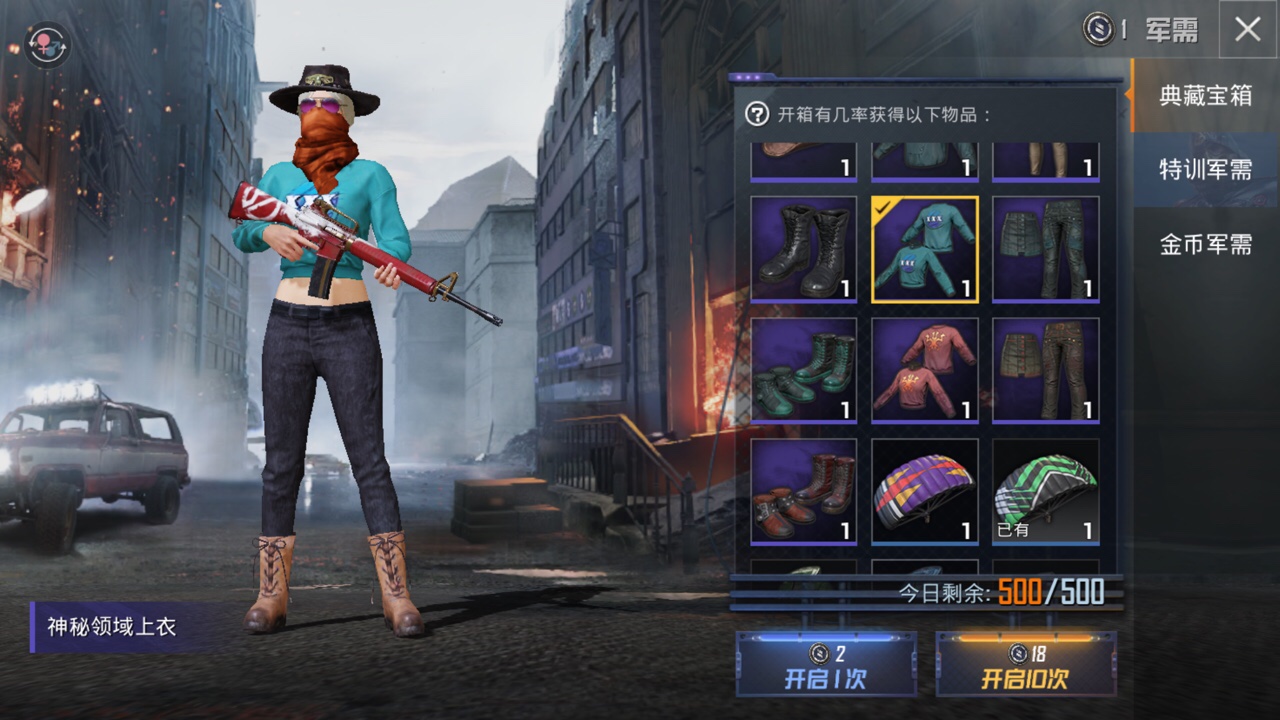Show drop rate info via question mark
The width and height of the screenshot is (1280, 720).
tap(757, 114)
